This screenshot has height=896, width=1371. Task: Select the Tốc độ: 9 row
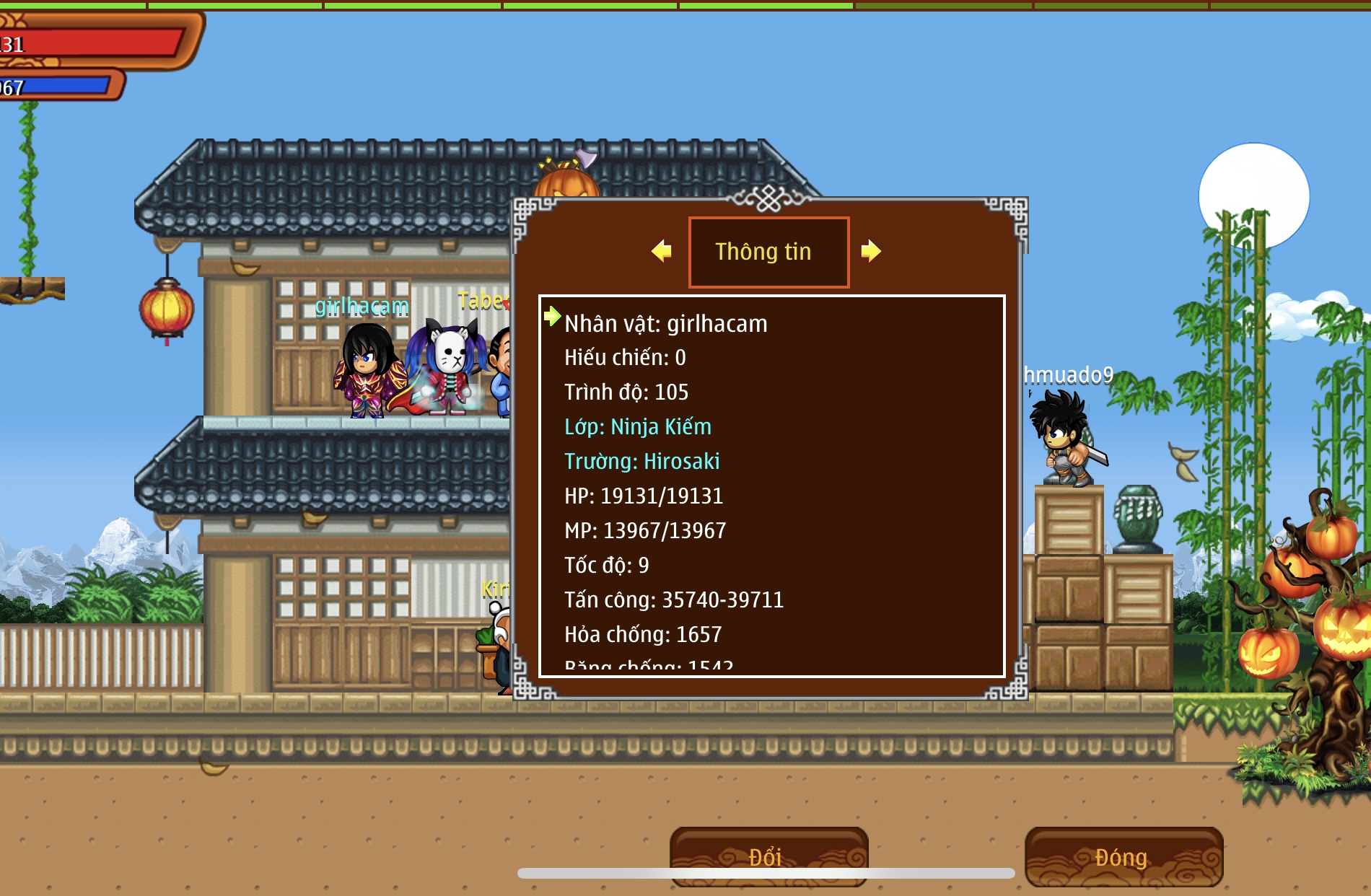pos(606,566)
